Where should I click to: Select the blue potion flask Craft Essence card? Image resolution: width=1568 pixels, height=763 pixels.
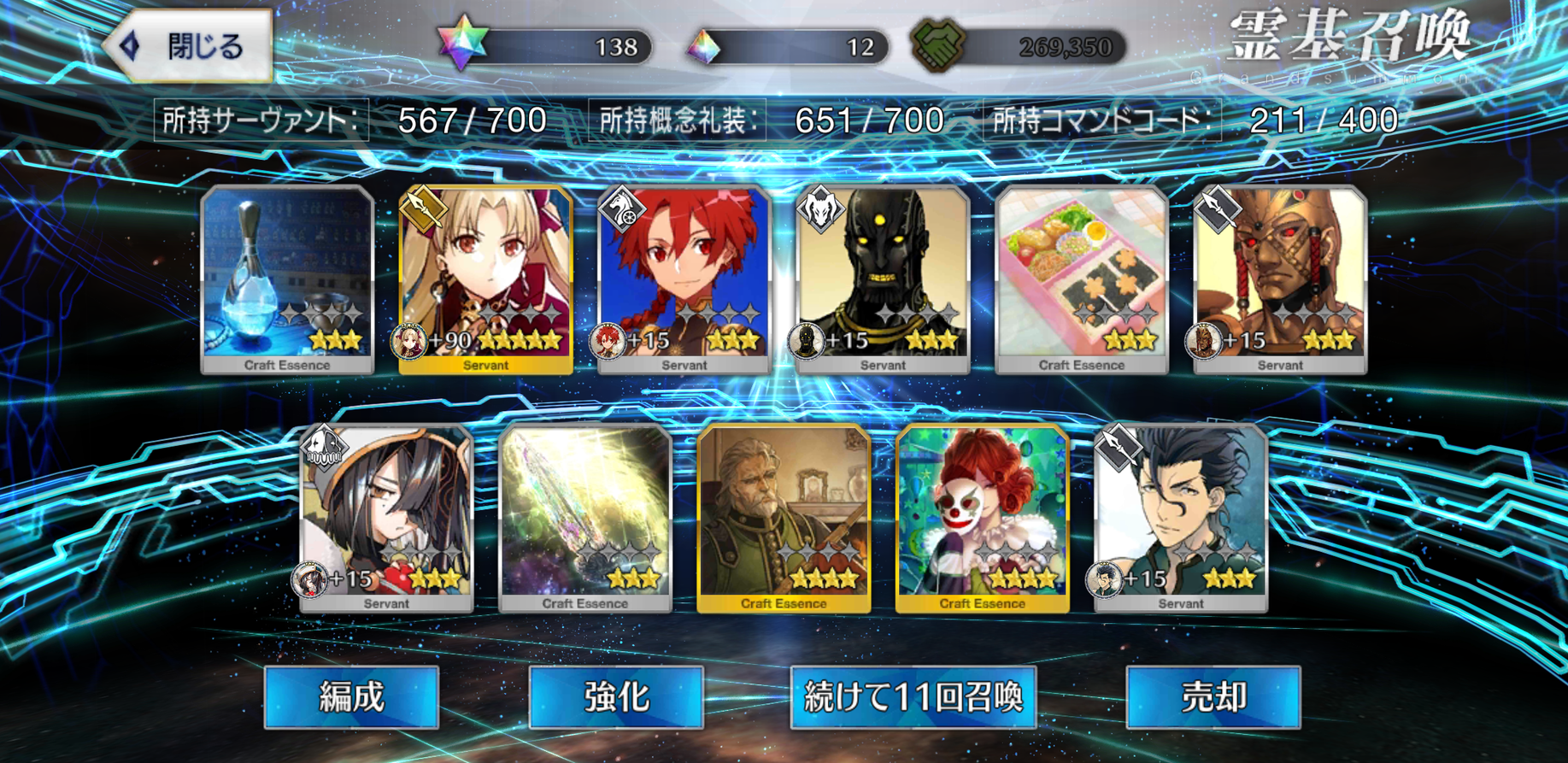[x=287, y=279]
